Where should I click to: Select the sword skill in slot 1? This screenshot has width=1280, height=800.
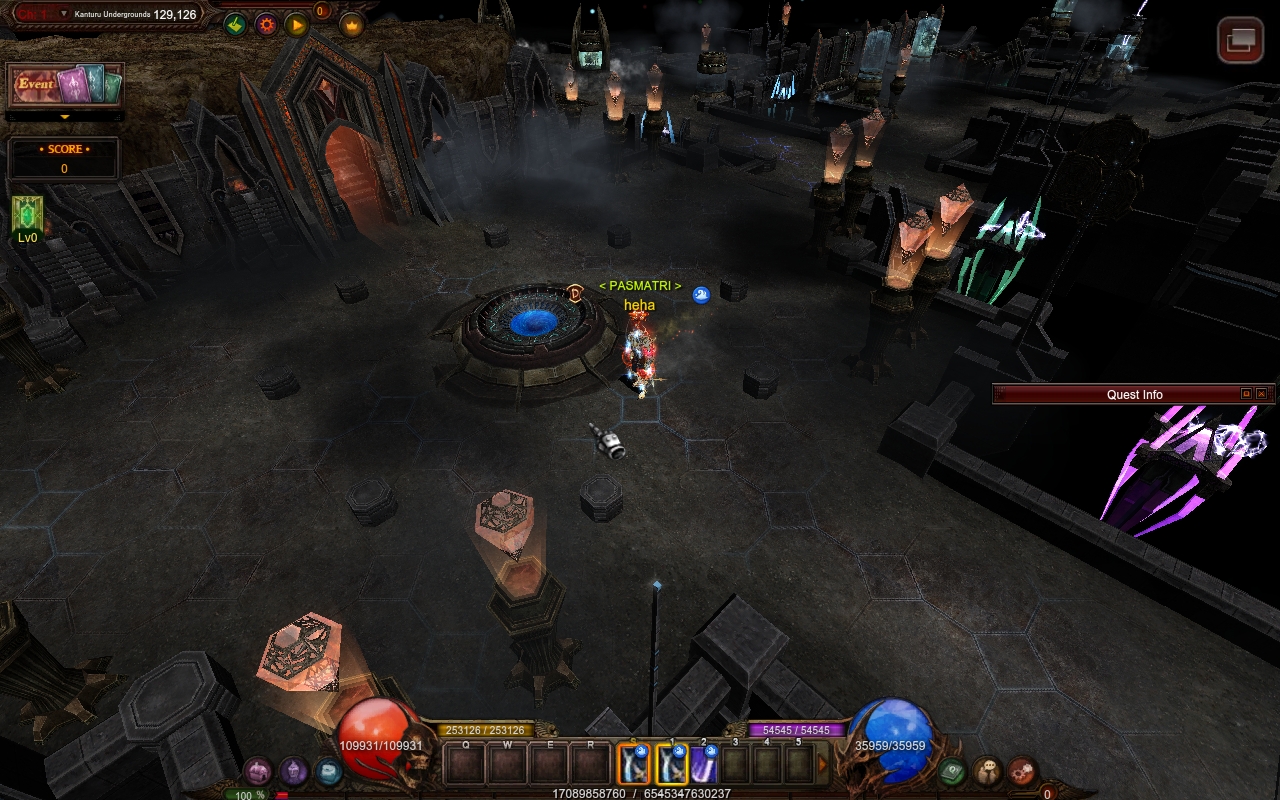(671, 765)
